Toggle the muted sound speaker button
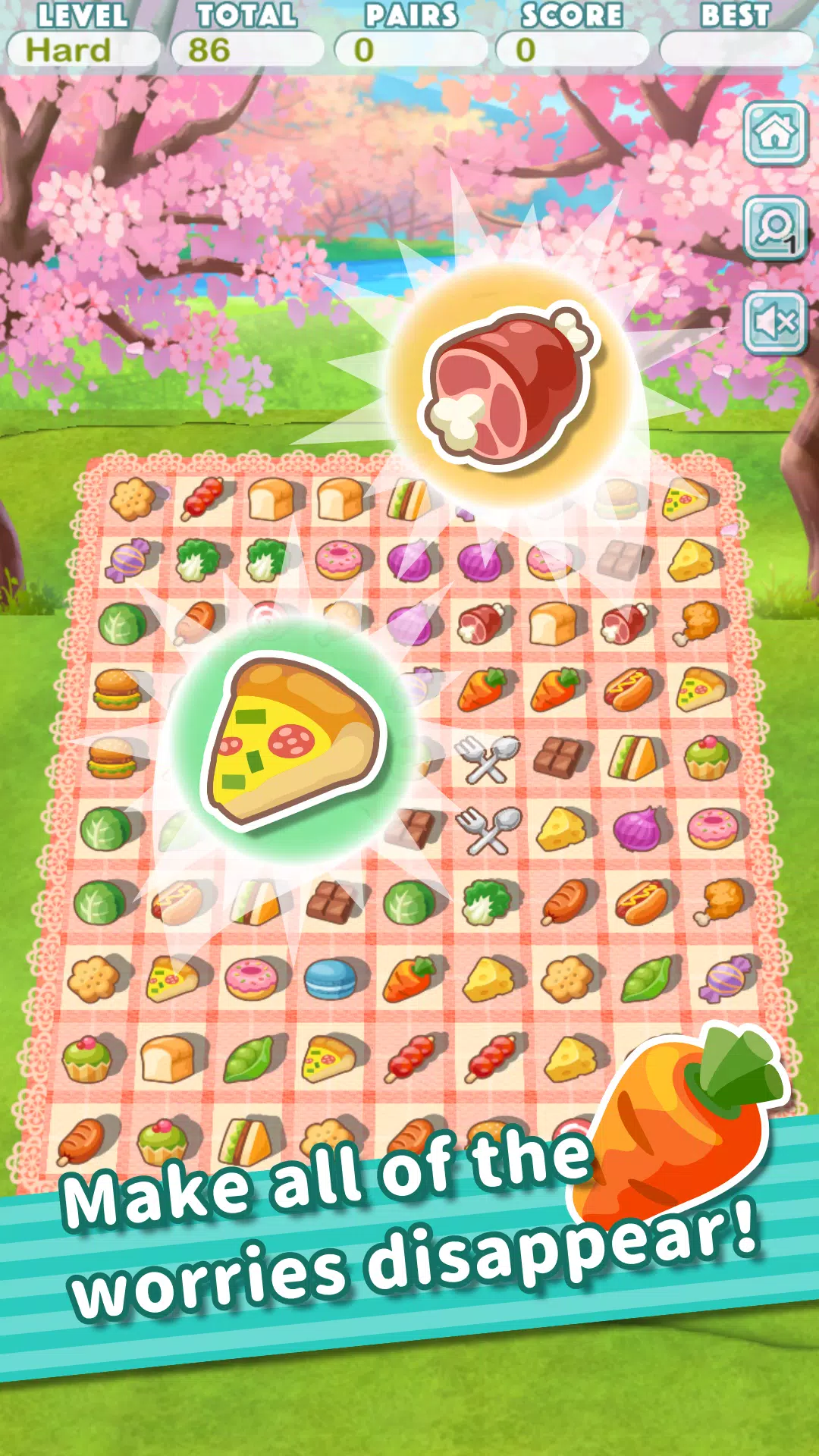This screenshot has height=1456, width=819. coord(774,322)
